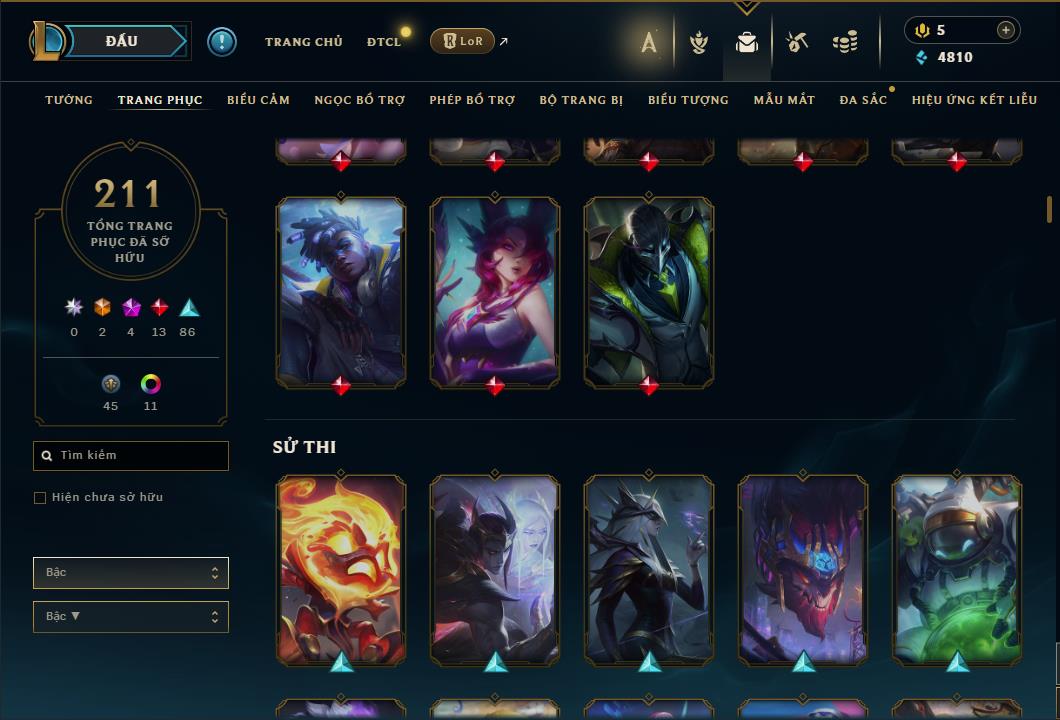This screenshot has width=1060, height=720.
Task: Click the ĐẤU play button
Action: [x=122, y=41]
